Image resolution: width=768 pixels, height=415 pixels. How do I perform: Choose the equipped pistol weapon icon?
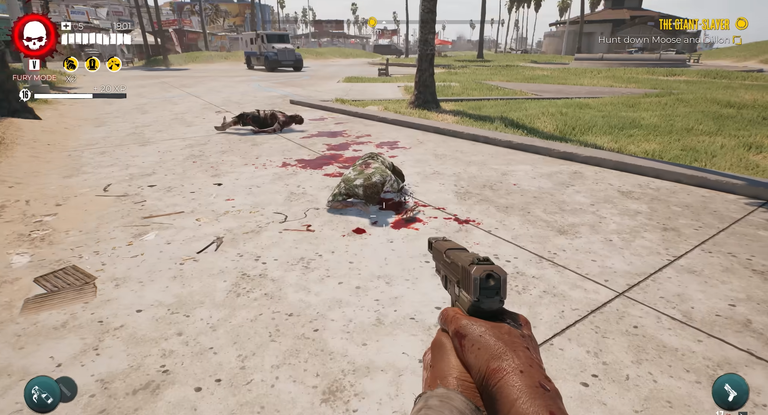click(x=730, y=391)
